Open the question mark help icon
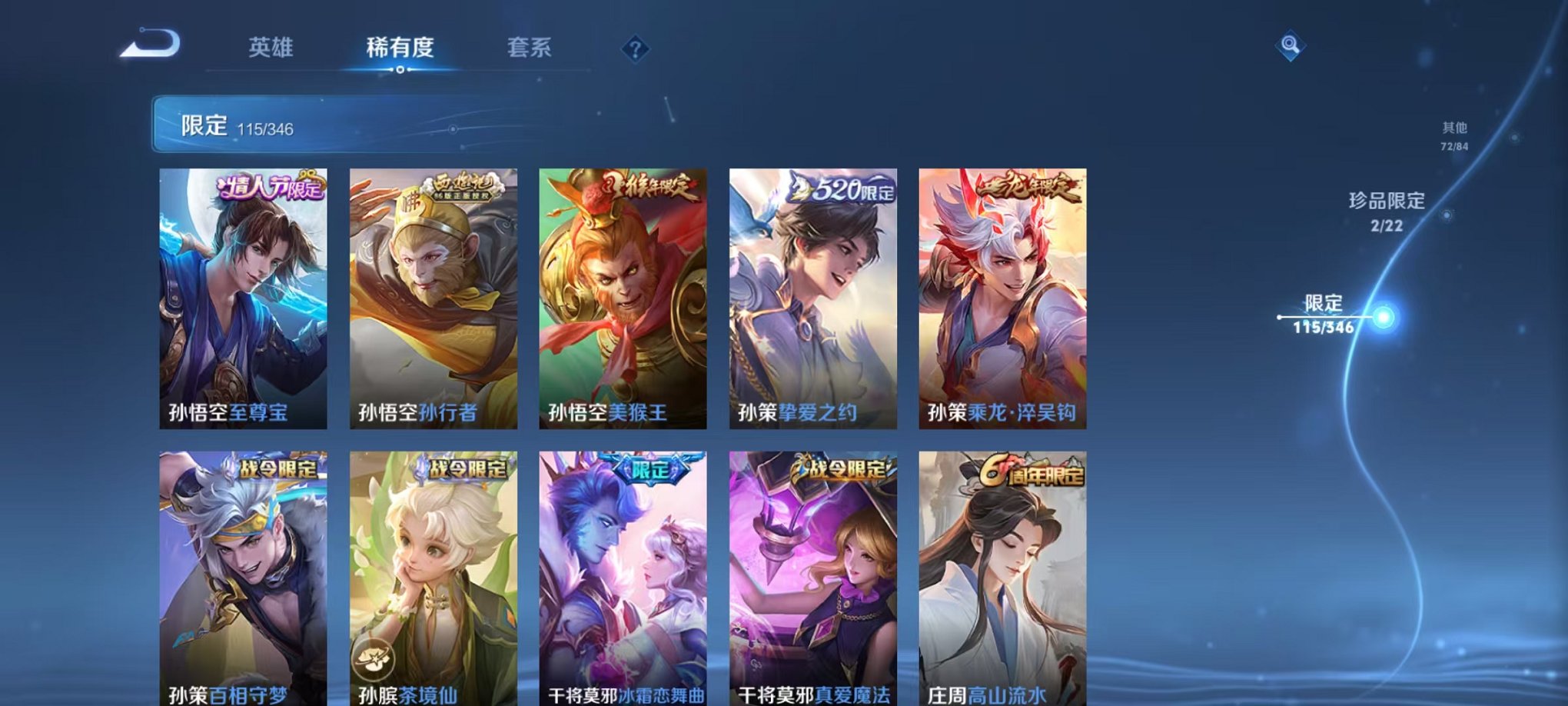 click(x=635, y=50)
